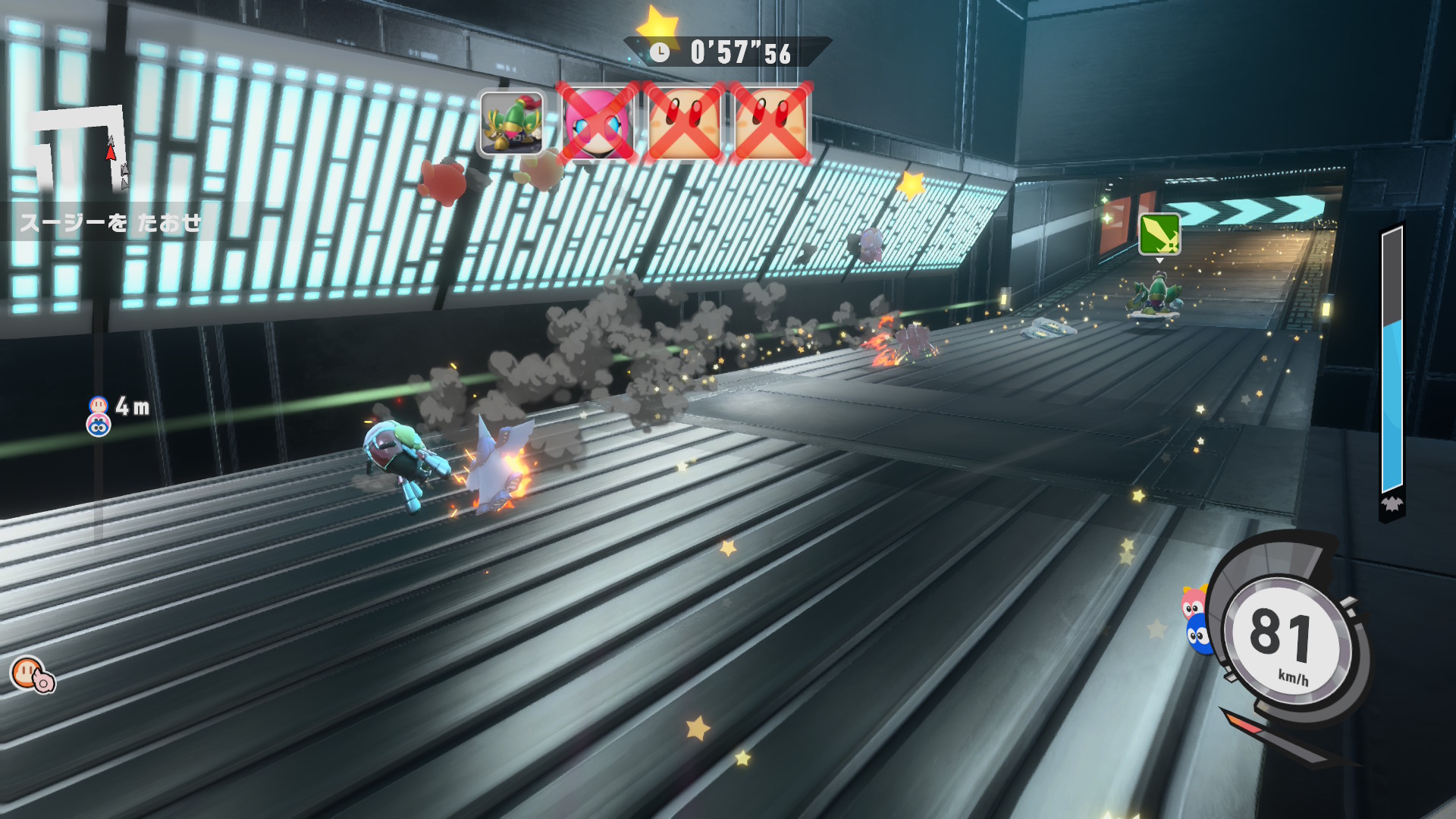Click the Waddle Dee pointing hand icon
Screen dimensions: 1456x819
(x=33, y=674)
